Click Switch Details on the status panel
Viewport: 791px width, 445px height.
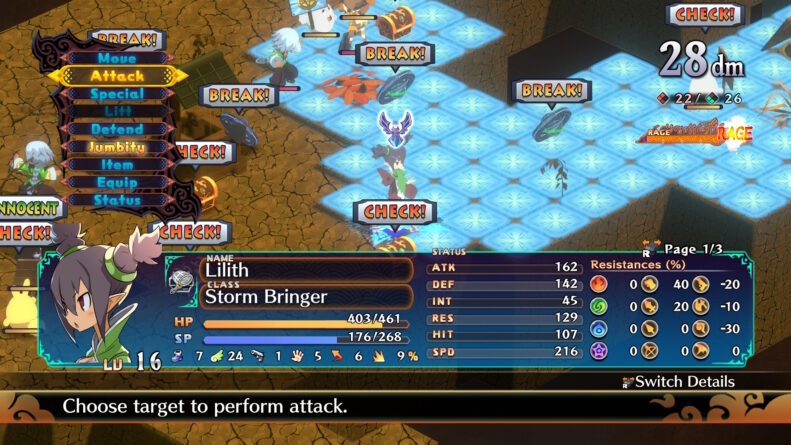(678, 382)
